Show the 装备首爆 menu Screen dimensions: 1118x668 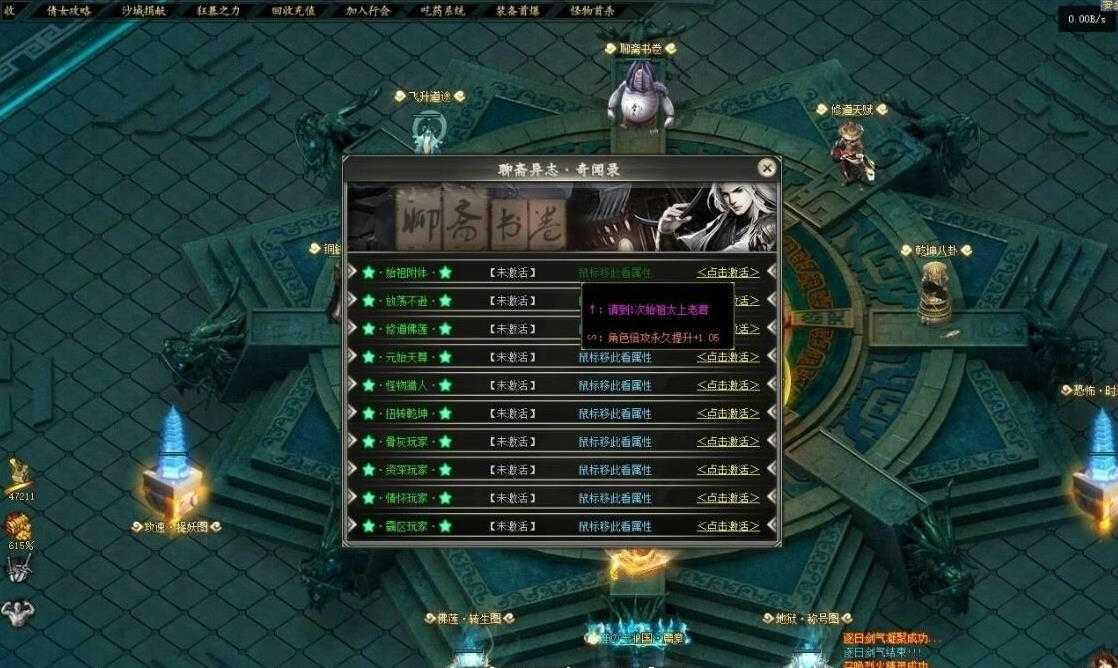pyautogui.click(x=518, y=11)
